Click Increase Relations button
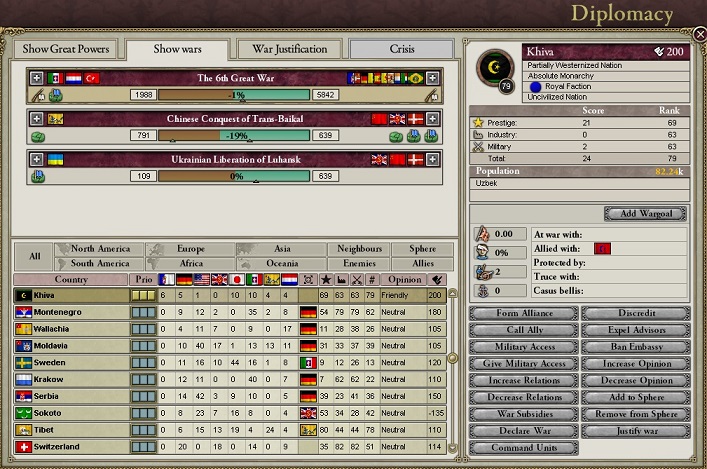This screenshot has width=707, height=469. pos(523,381)
